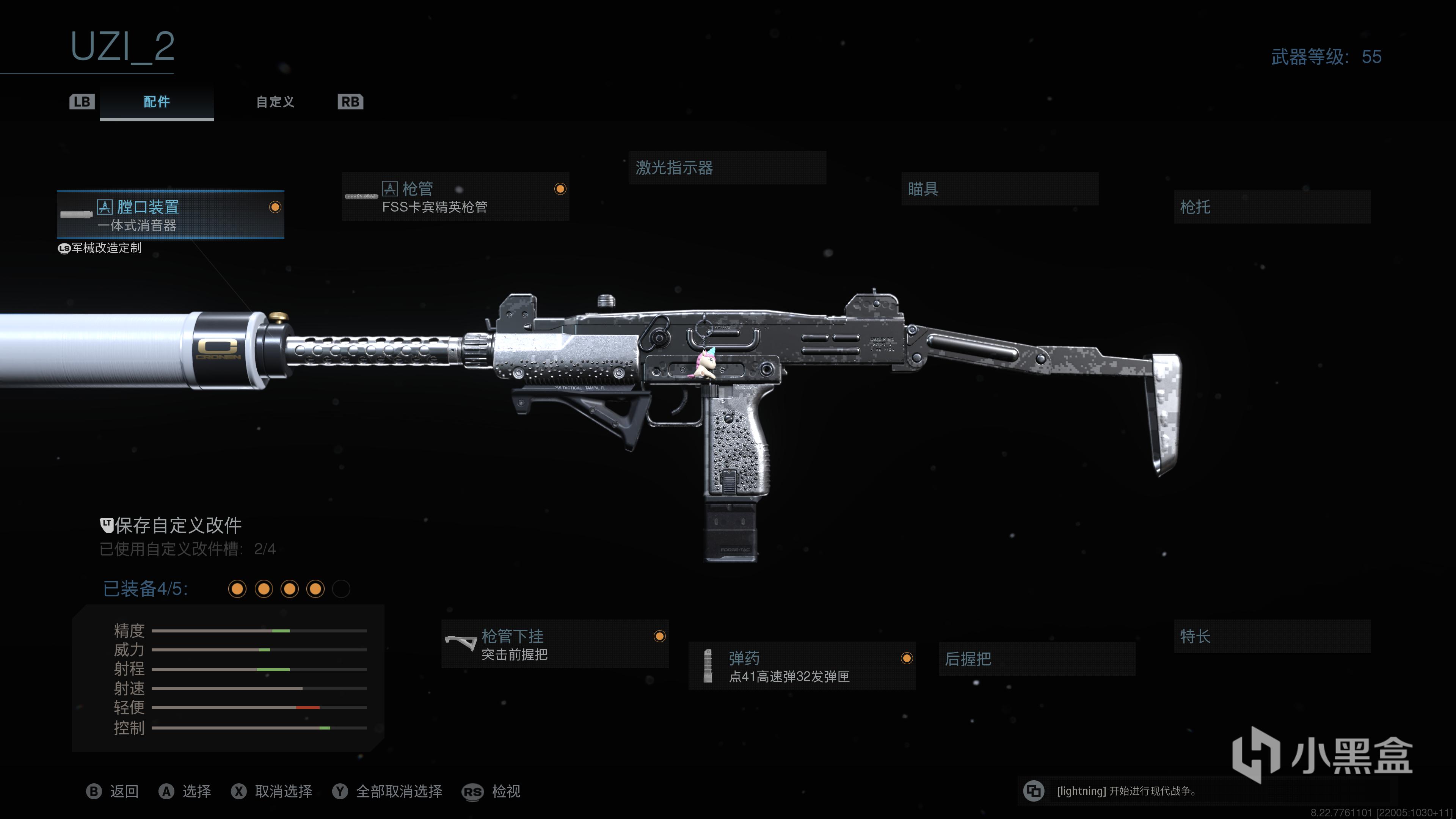
Task: Open the 枪管下挂 underbarrel slot
Action: [554, 644]
